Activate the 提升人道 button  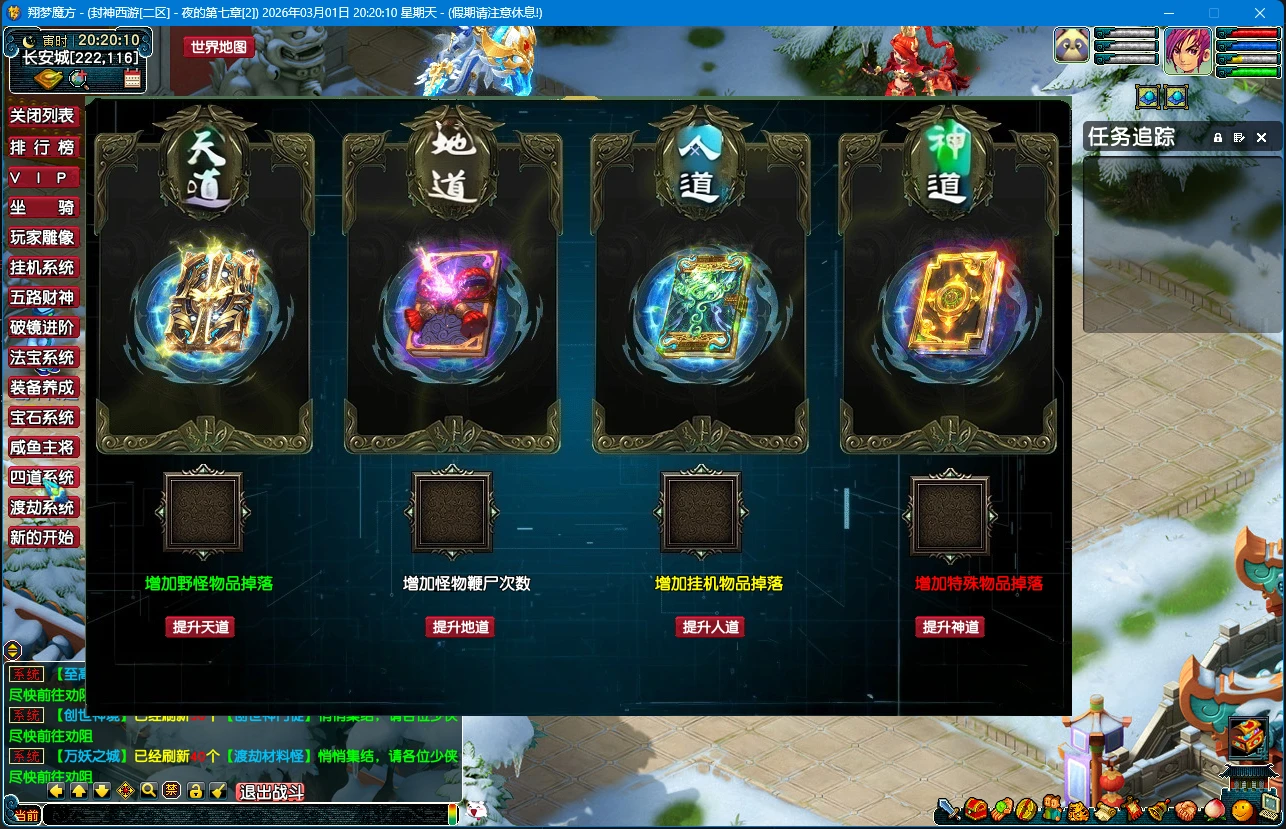[710, 627]
